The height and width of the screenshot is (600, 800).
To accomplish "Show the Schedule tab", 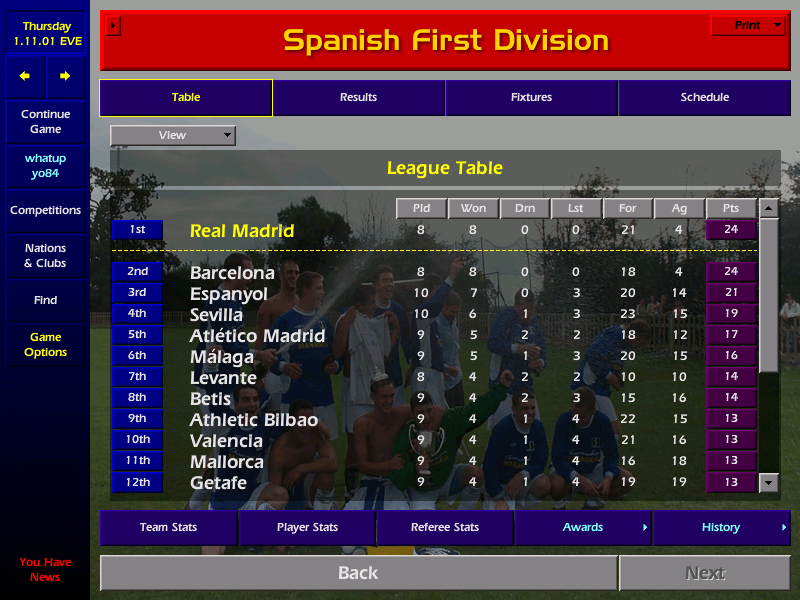I will coord(704,98).
